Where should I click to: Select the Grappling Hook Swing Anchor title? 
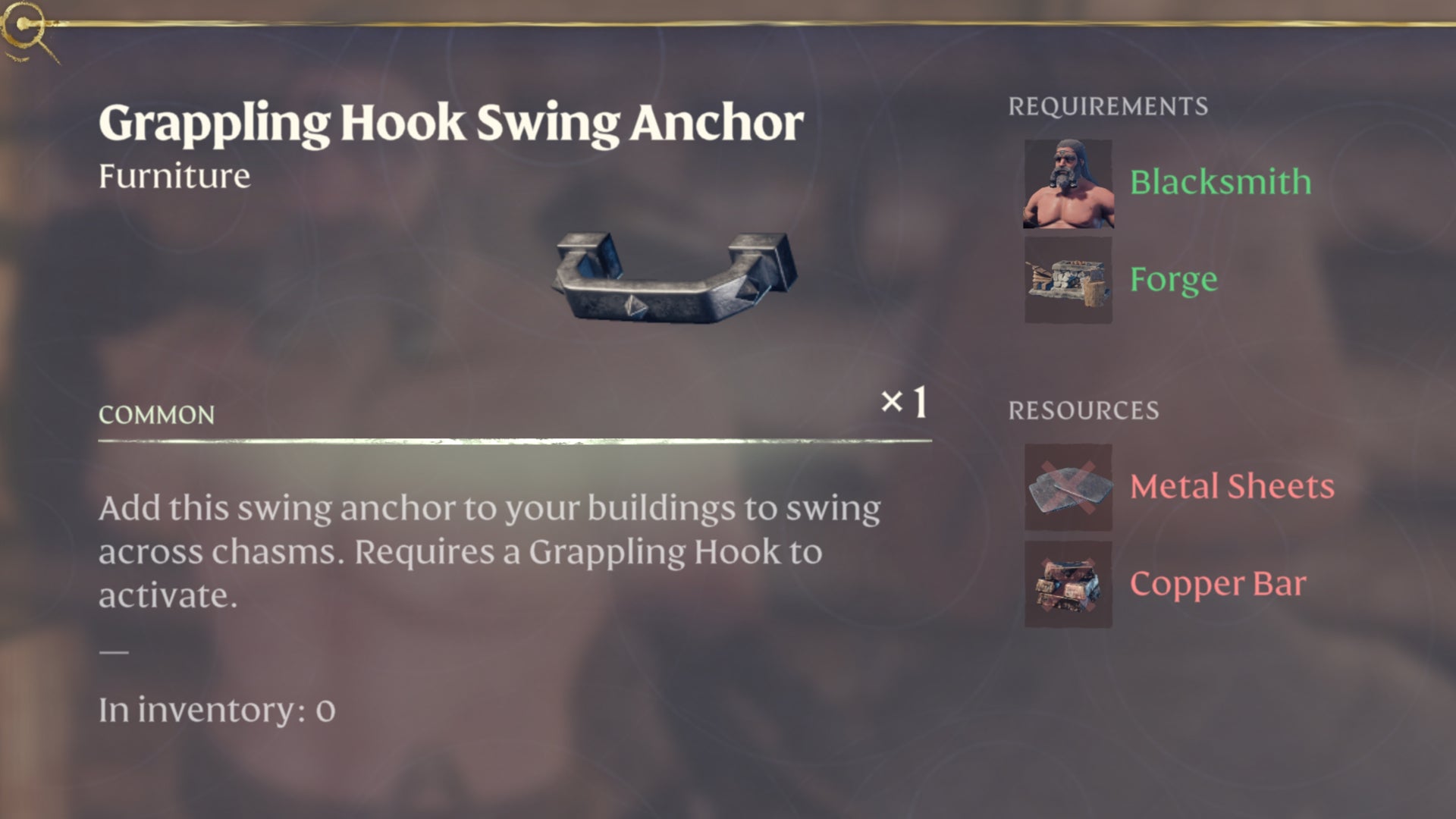coord(451,120)
